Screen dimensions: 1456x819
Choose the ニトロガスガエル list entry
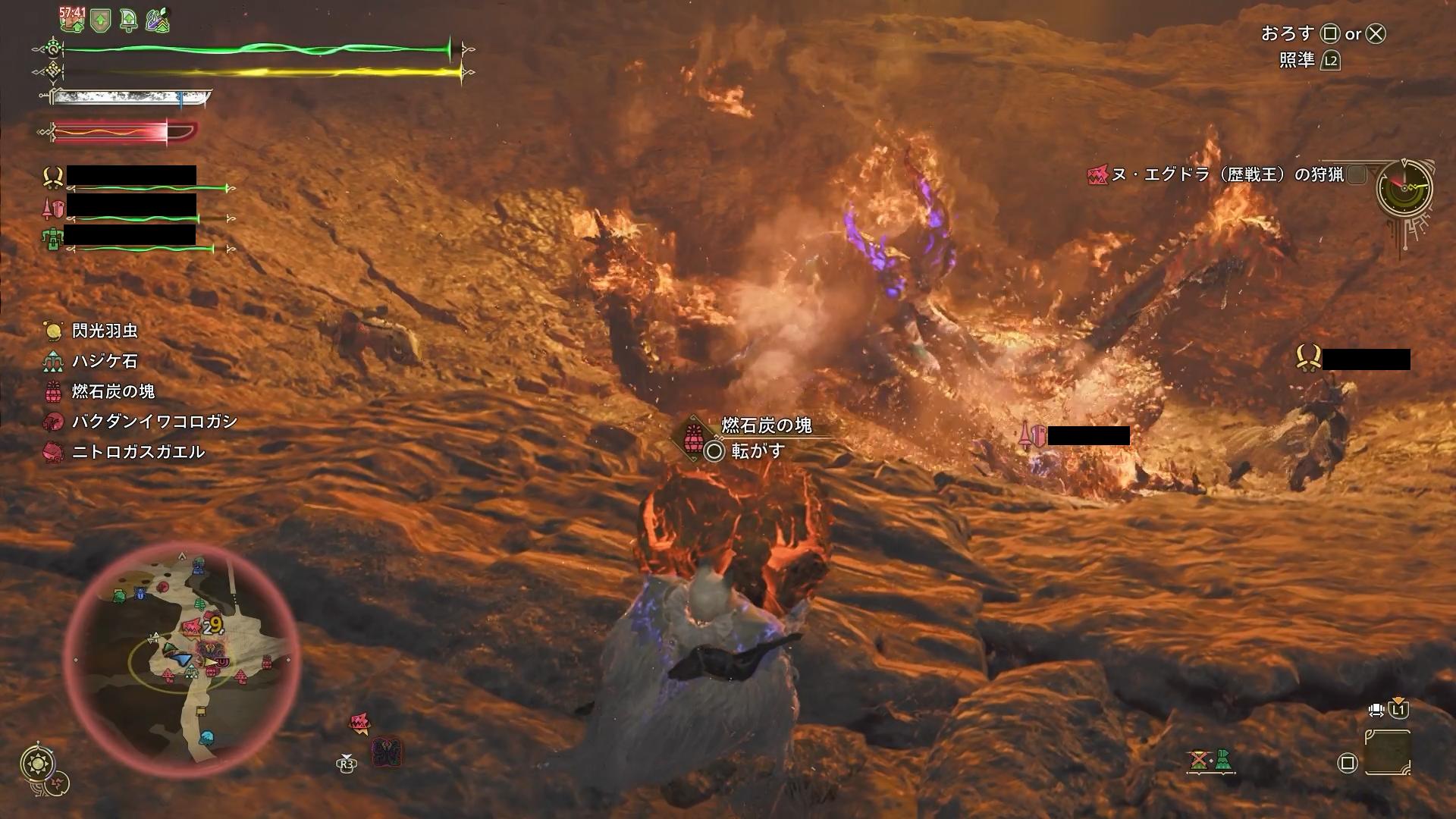point(138,452)
